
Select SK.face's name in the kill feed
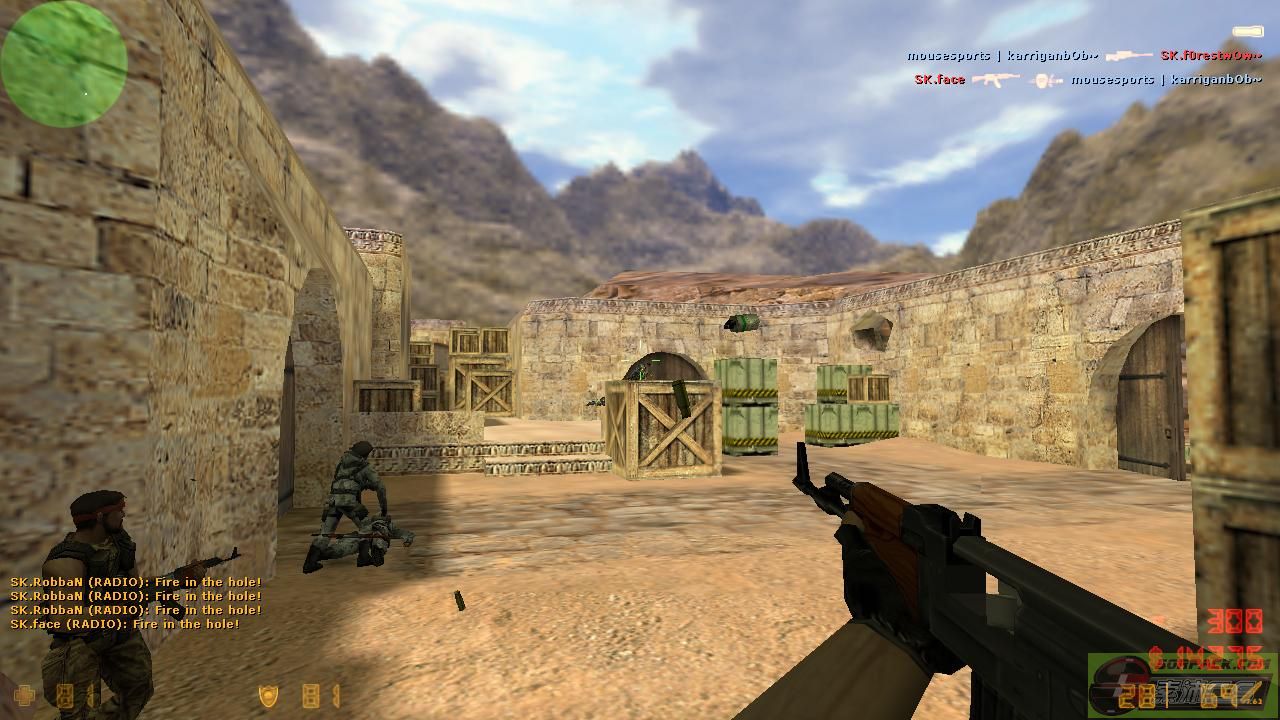(x=939, y=79)
